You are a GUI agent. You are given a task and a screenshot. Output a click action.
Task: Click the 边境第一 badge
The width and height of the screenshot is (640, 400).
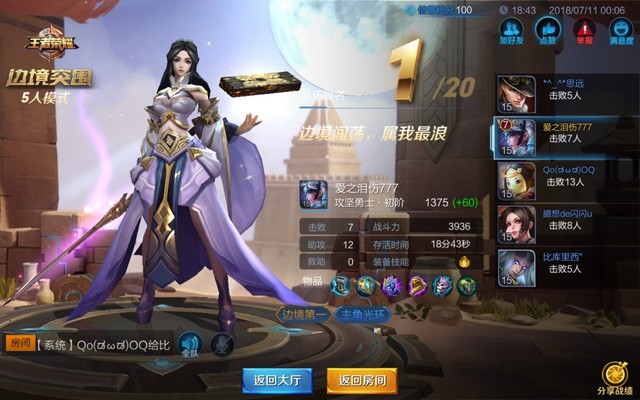[x=303, y=314]
